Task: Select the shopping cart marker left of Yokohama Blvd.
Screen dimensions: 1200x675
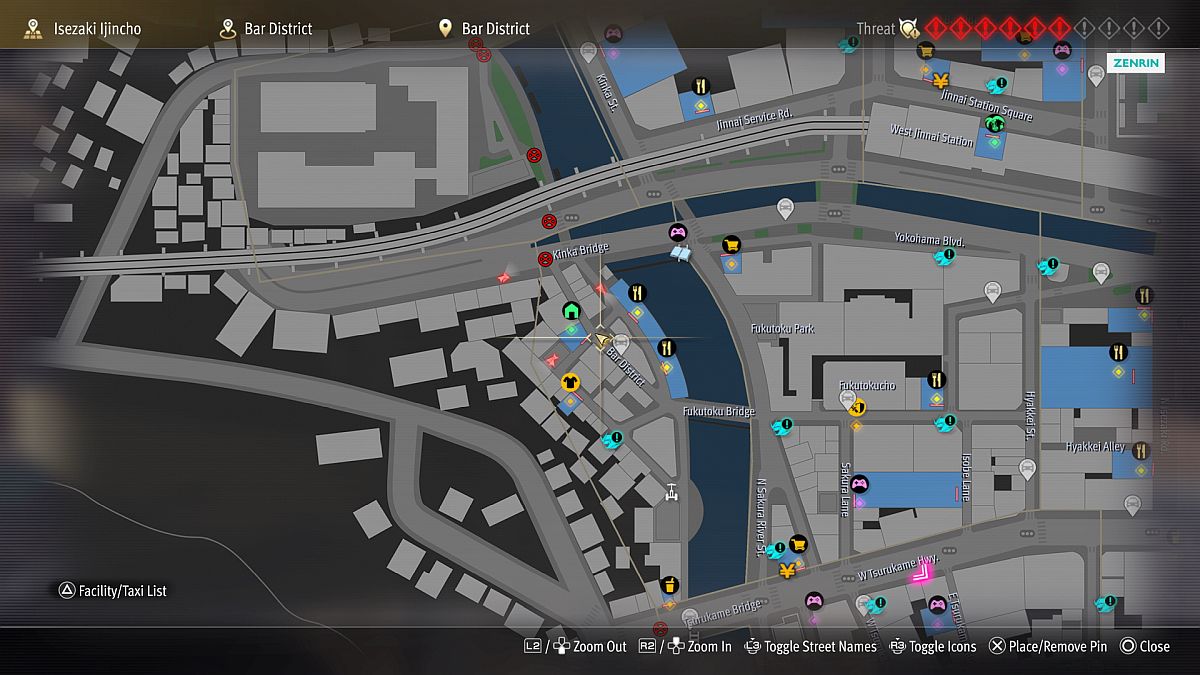Action: [x=731, y=245]
